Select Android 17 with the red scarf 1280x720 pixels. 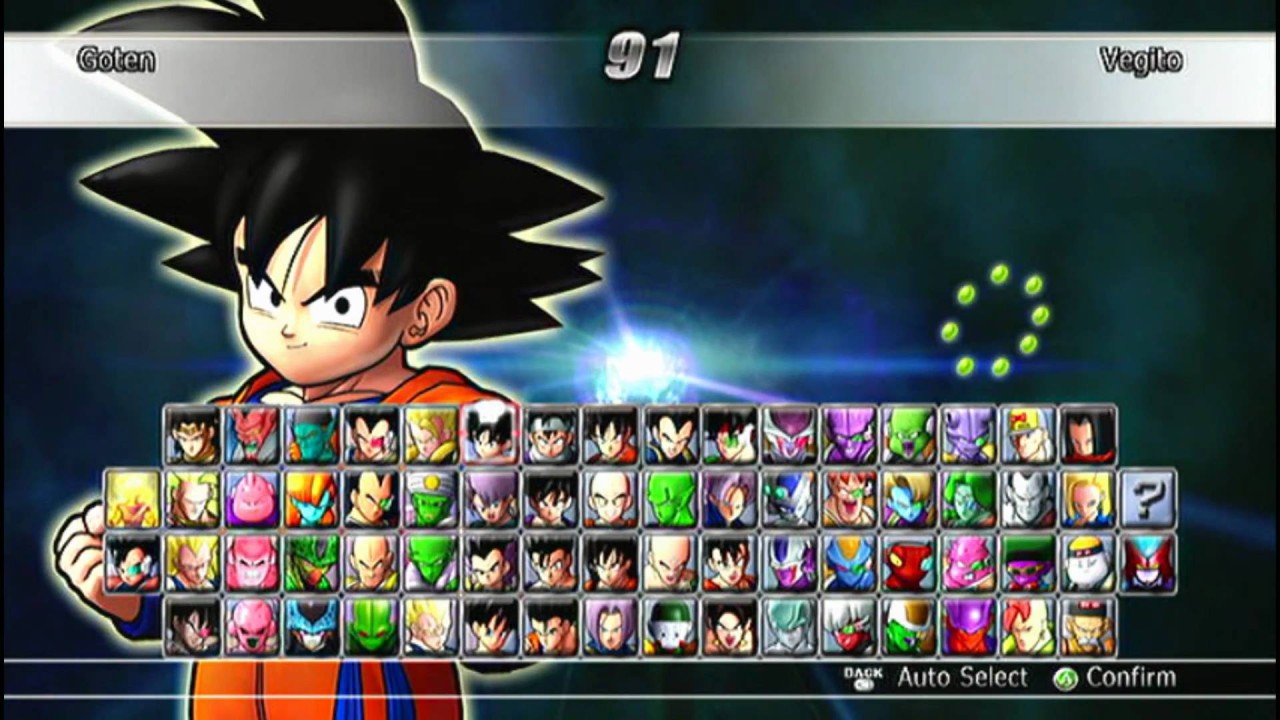coord(1088,435)
